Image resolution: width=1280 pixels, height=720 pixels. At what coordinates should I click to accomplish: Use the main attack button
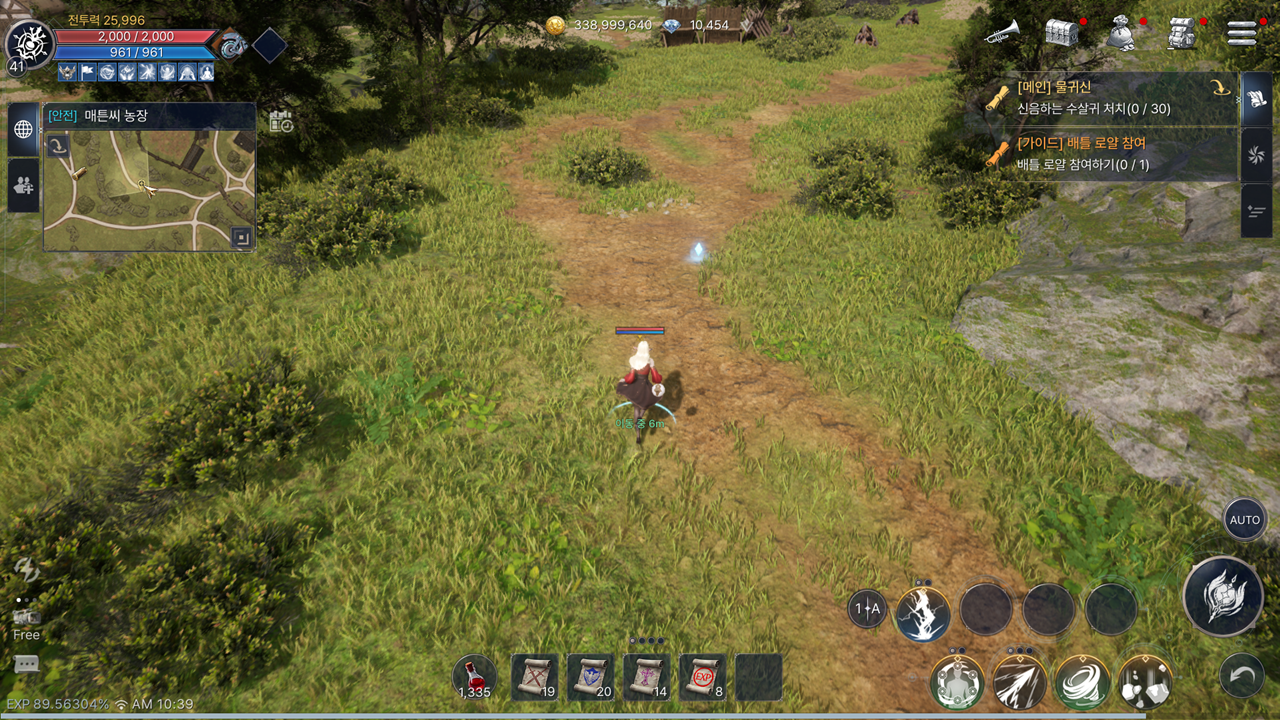click(x=1222, y=597)
